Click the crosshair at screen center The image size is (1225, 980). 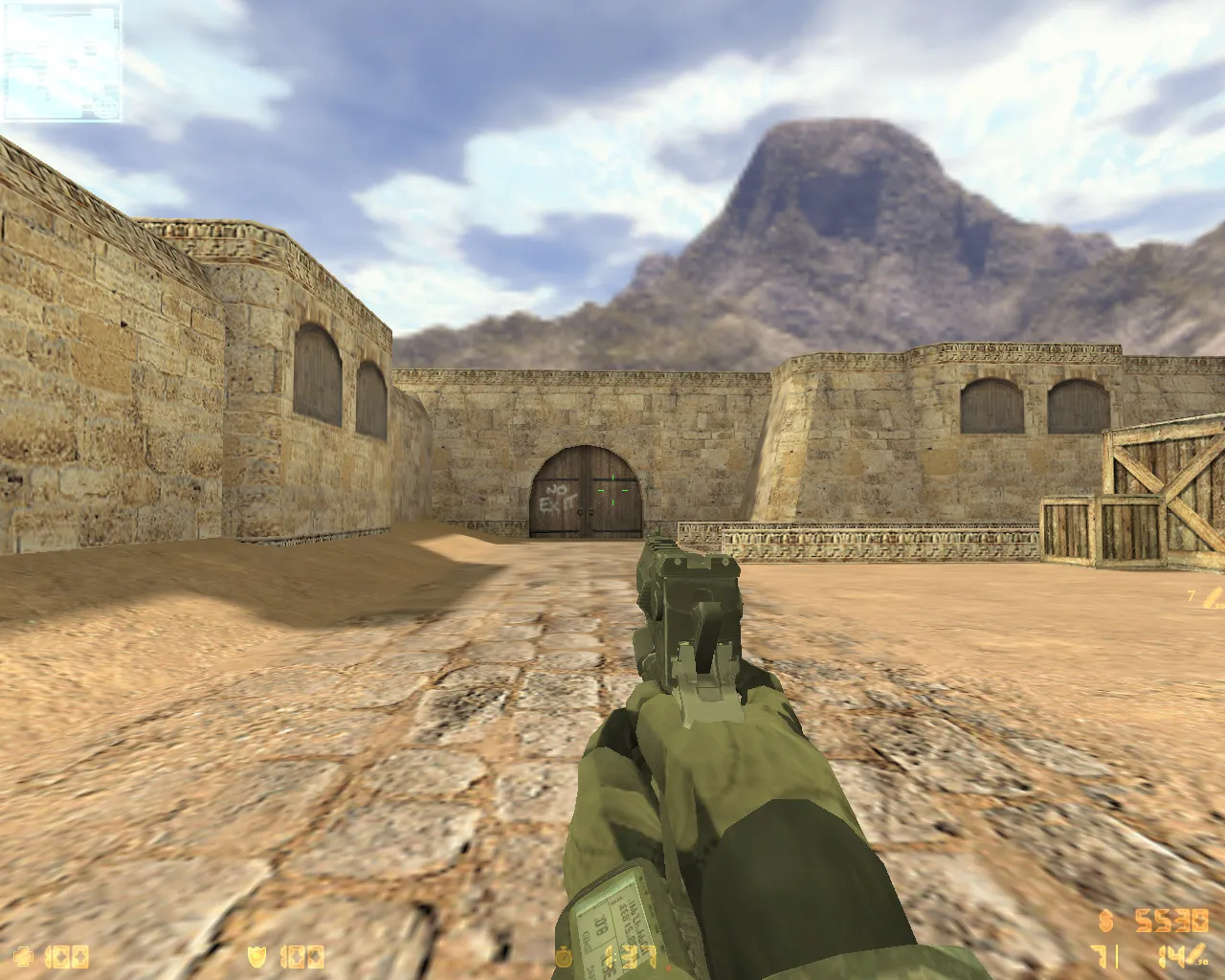pyautogui.click(x=612, y=490)
